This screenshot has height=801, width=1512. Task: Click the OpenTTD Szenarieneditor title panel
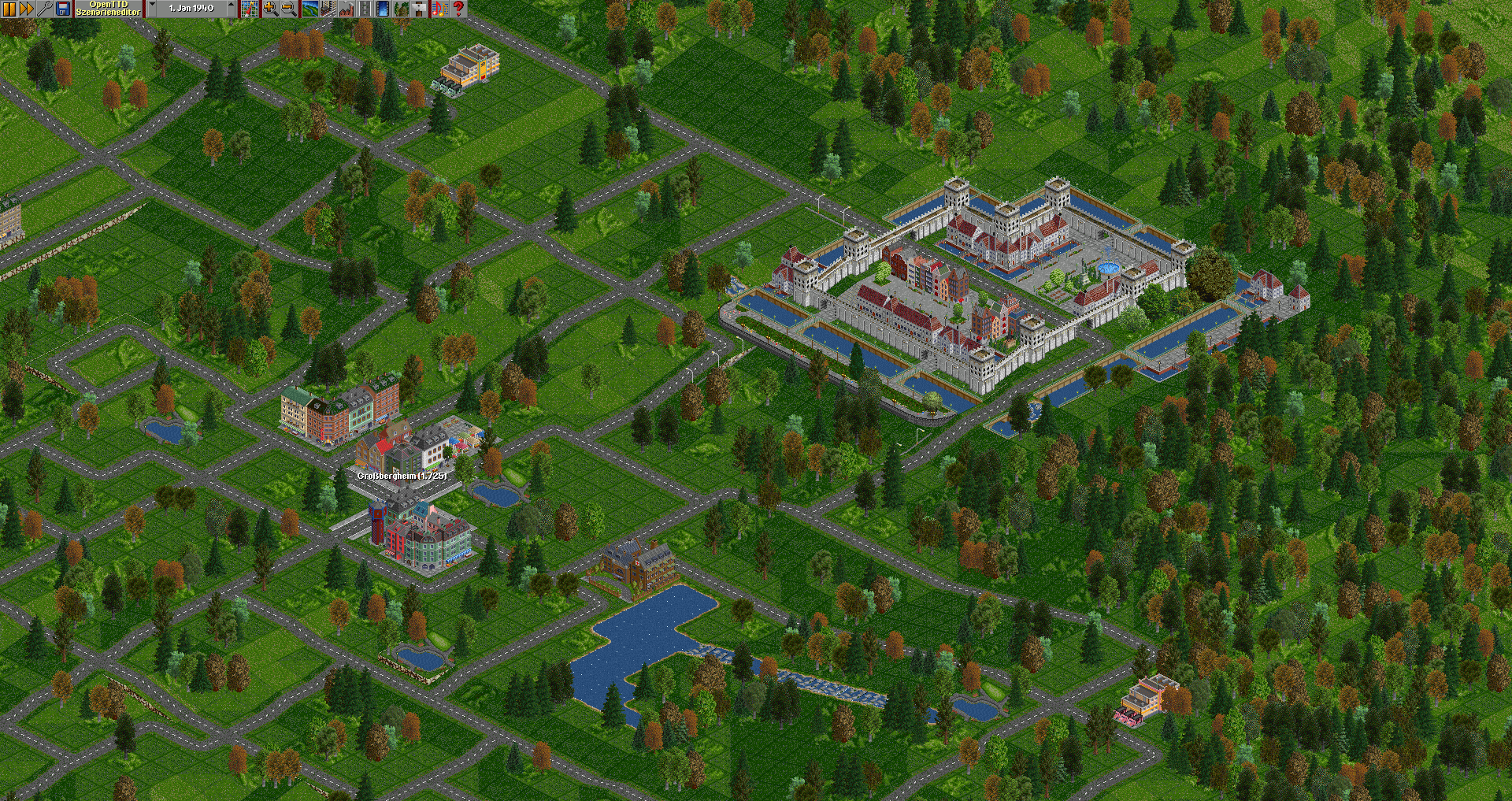109,9
